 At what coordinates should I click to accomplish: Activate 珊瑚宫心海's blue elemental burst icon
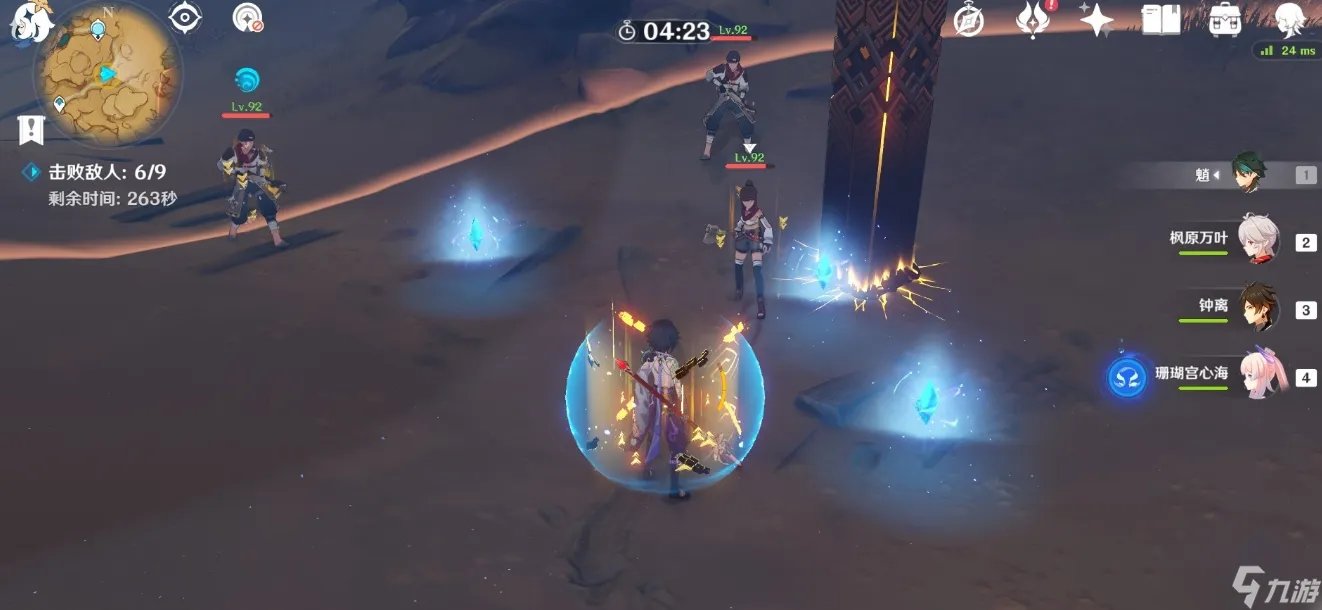(1125, 378)
